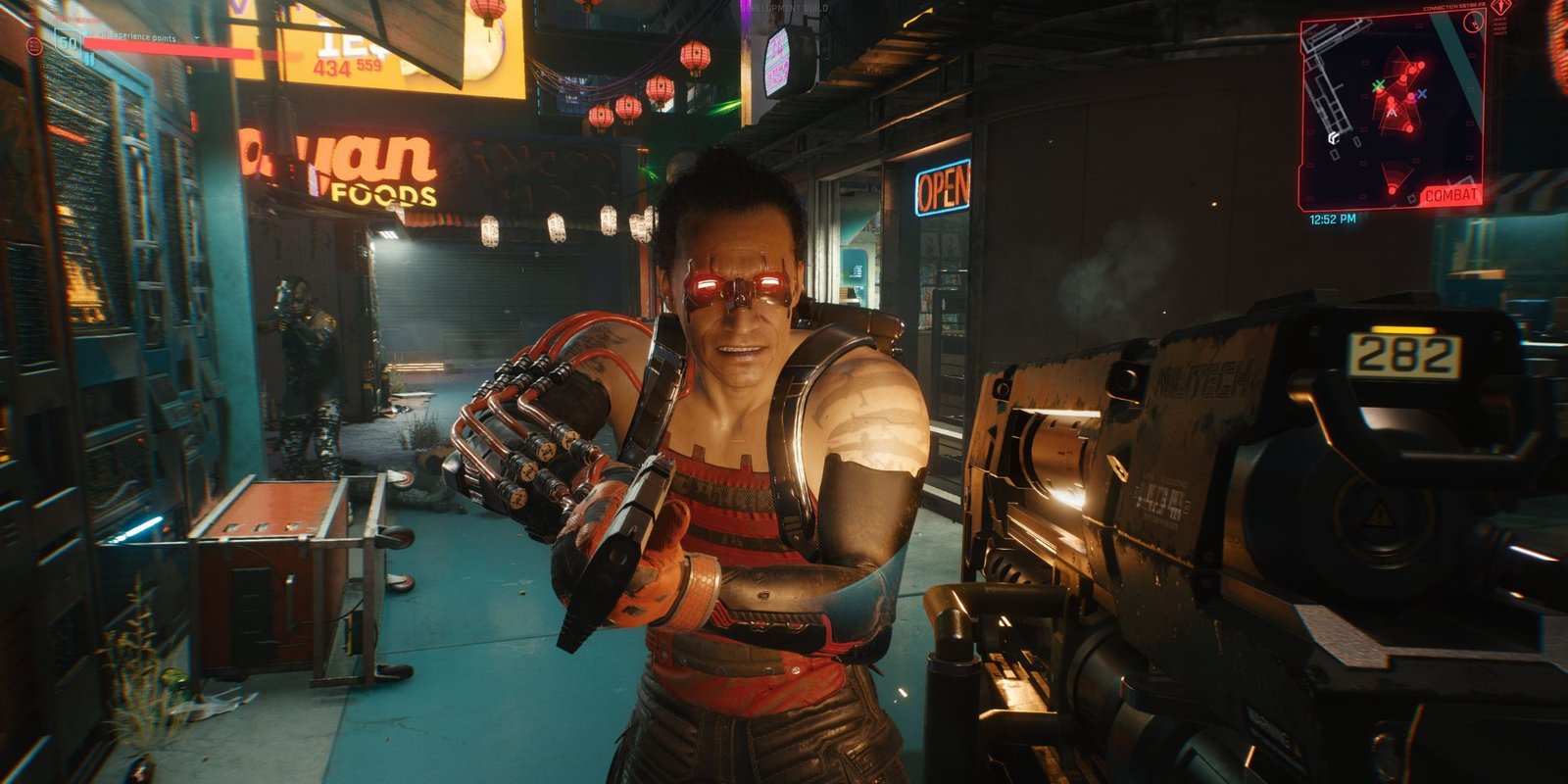The width and height of the screenshot is (1568, 784).
Task: Select the 12:52 PM clock display
Action: coord(1333,217)
